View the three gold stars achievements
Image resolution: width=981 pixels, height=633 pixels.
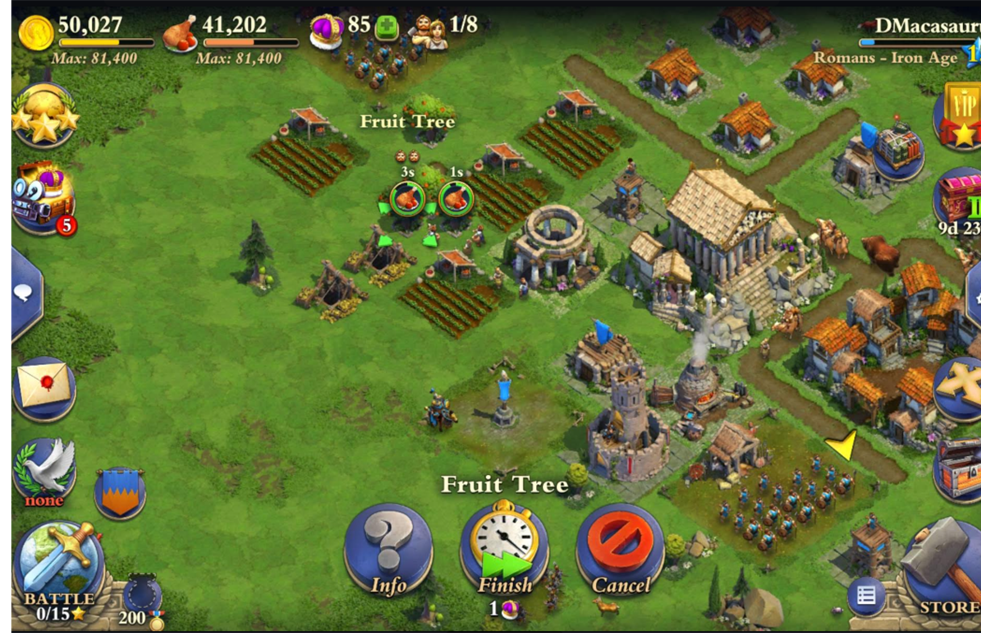click(43, 117)
